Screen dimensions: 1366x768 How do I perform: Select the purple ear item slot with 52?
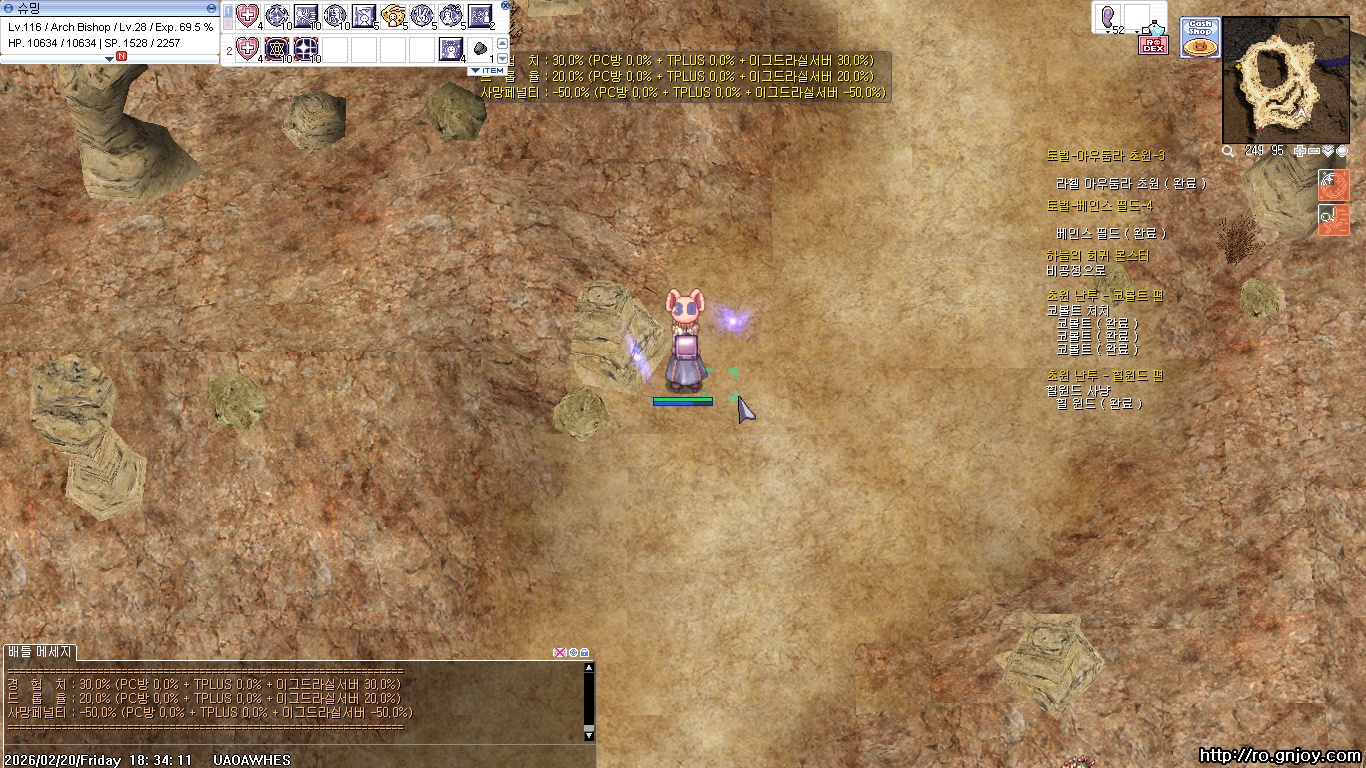pyautogui.click(x=1110, y=18)
